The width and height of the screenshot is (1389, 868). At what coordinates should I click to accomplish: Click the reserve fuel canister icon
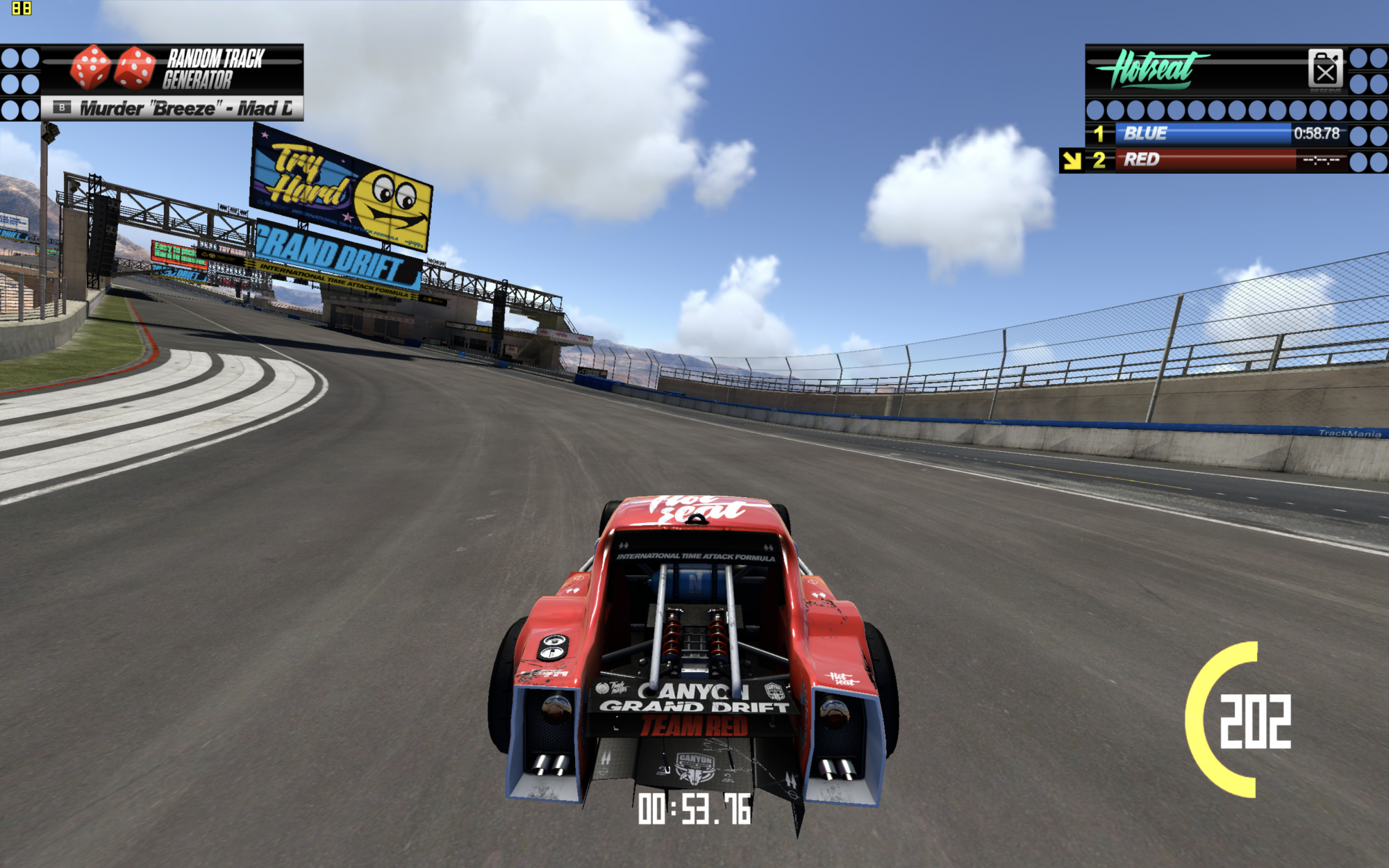point(1324,69)
